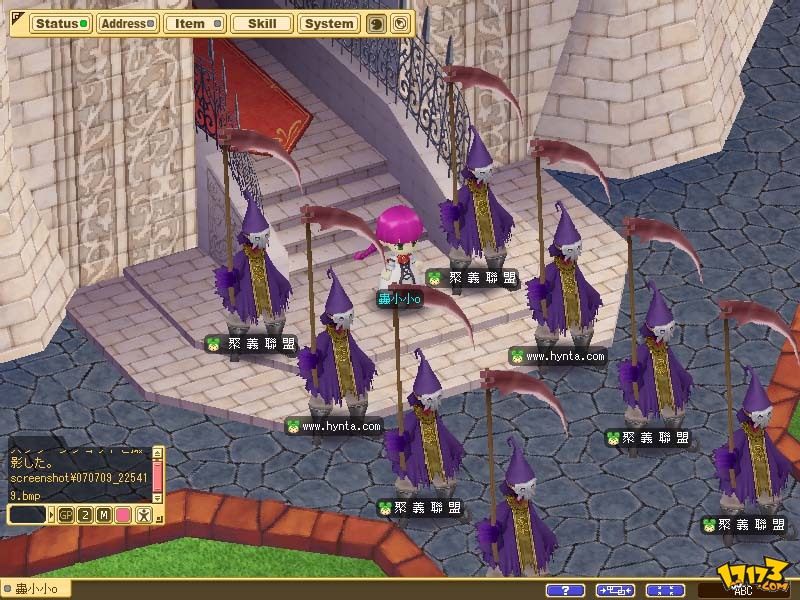Click the chat button labeled 2
Viewport: 800px width, 600px height.
[x=85, y=514]
